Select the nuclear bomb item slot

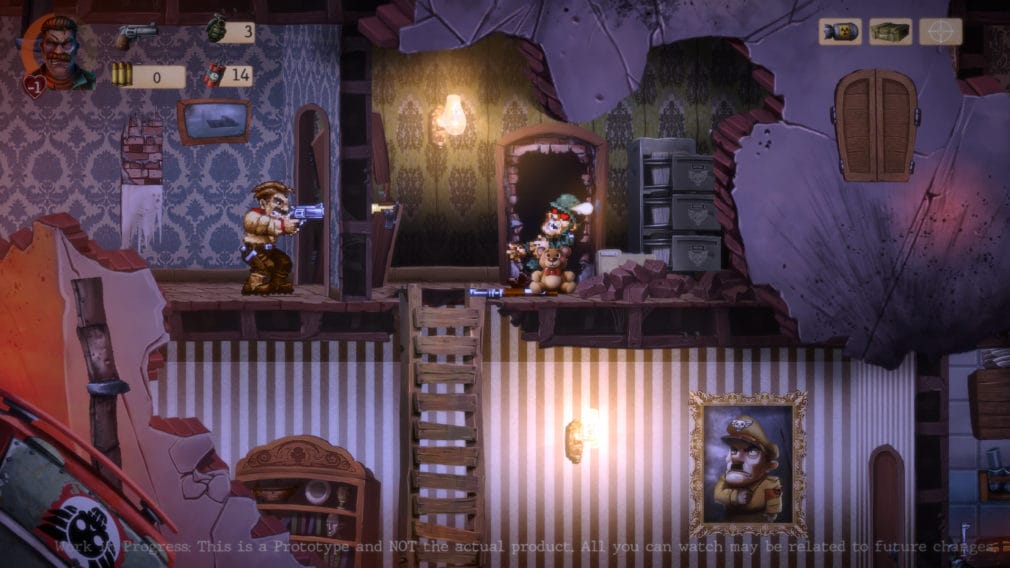click(x=840, y=32)
